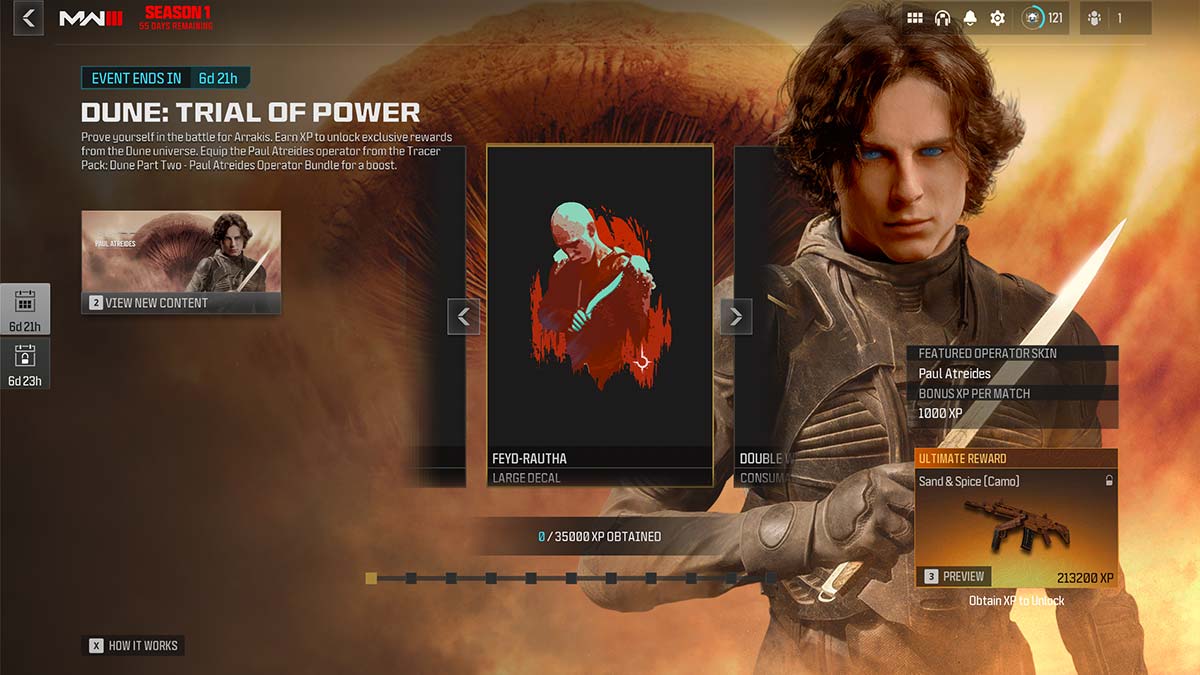Select the calendar event tab

[25, 309]
